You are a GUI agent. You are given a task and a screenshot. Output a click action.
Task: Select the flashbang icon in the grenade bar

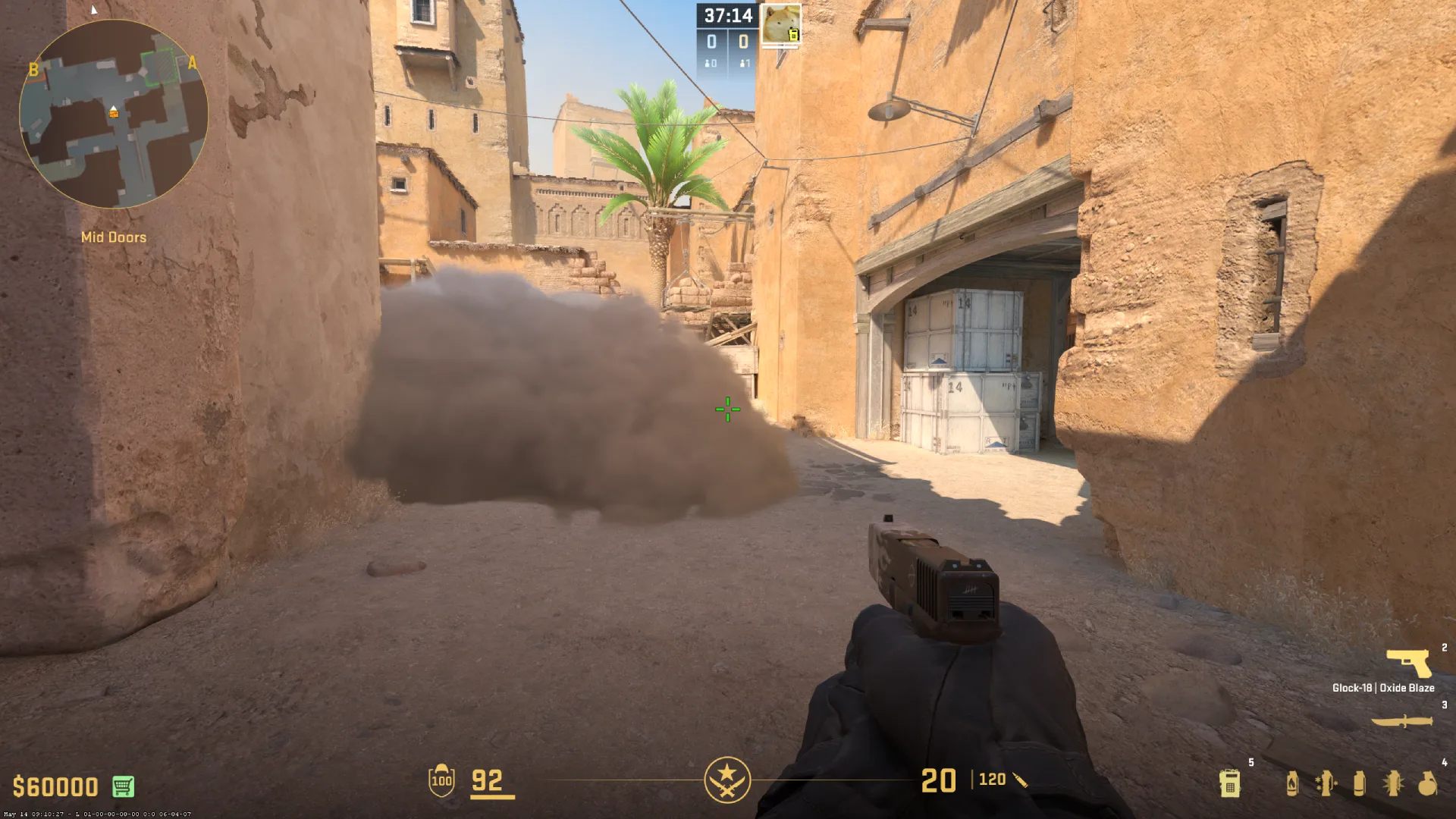pyautogui.click(x=1392, y=783)
